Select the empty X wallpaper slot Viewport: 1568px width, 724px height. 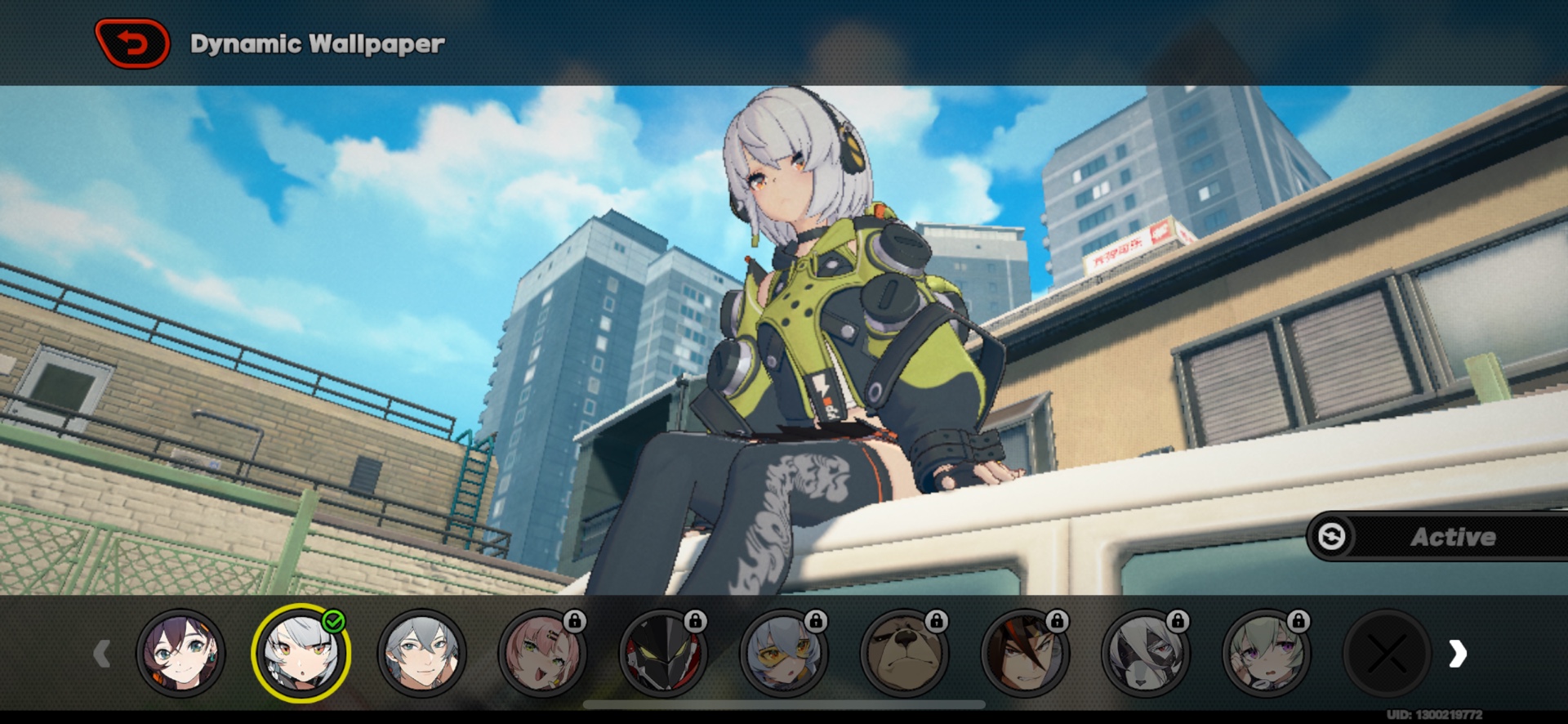click(1387, 653)
